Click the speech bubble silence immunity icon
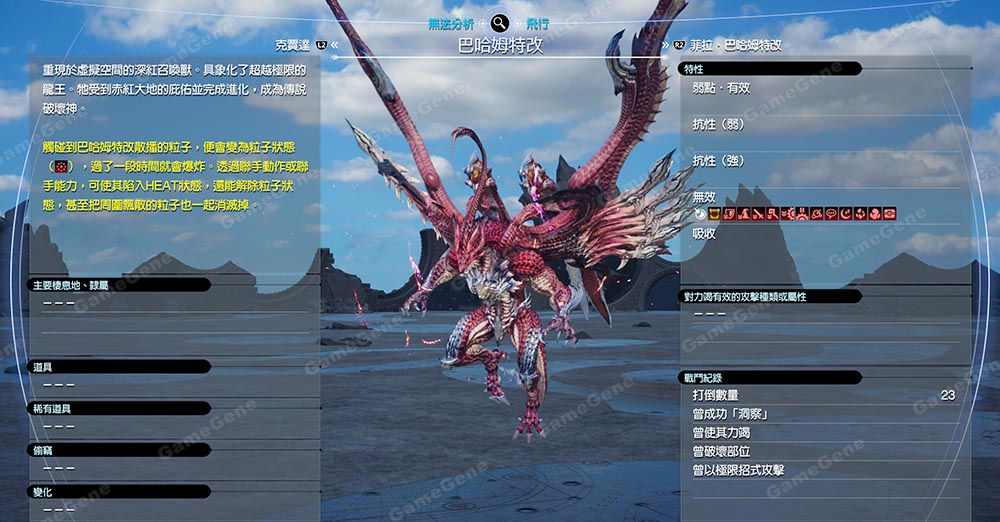 pyautogui.click(x=830, y=213)
